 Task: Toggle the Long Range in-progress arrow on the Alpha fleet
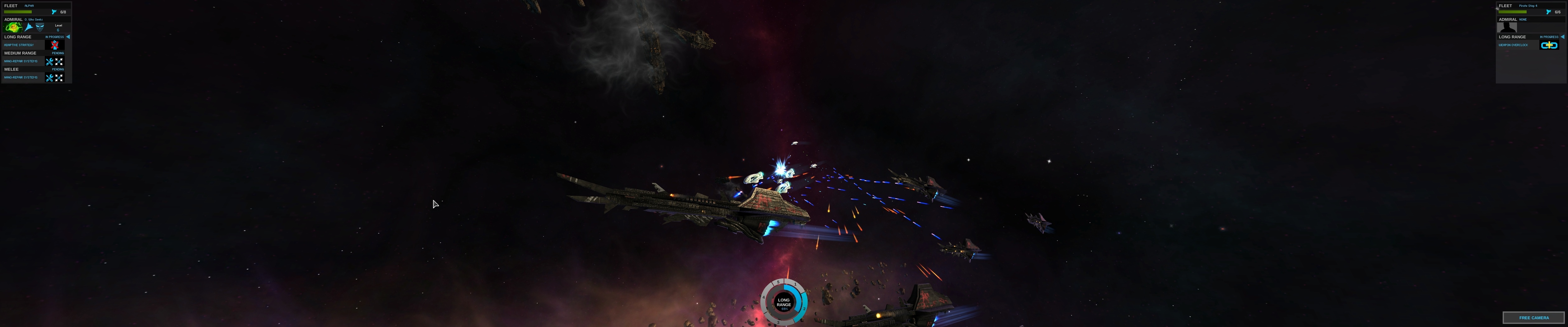68,36
